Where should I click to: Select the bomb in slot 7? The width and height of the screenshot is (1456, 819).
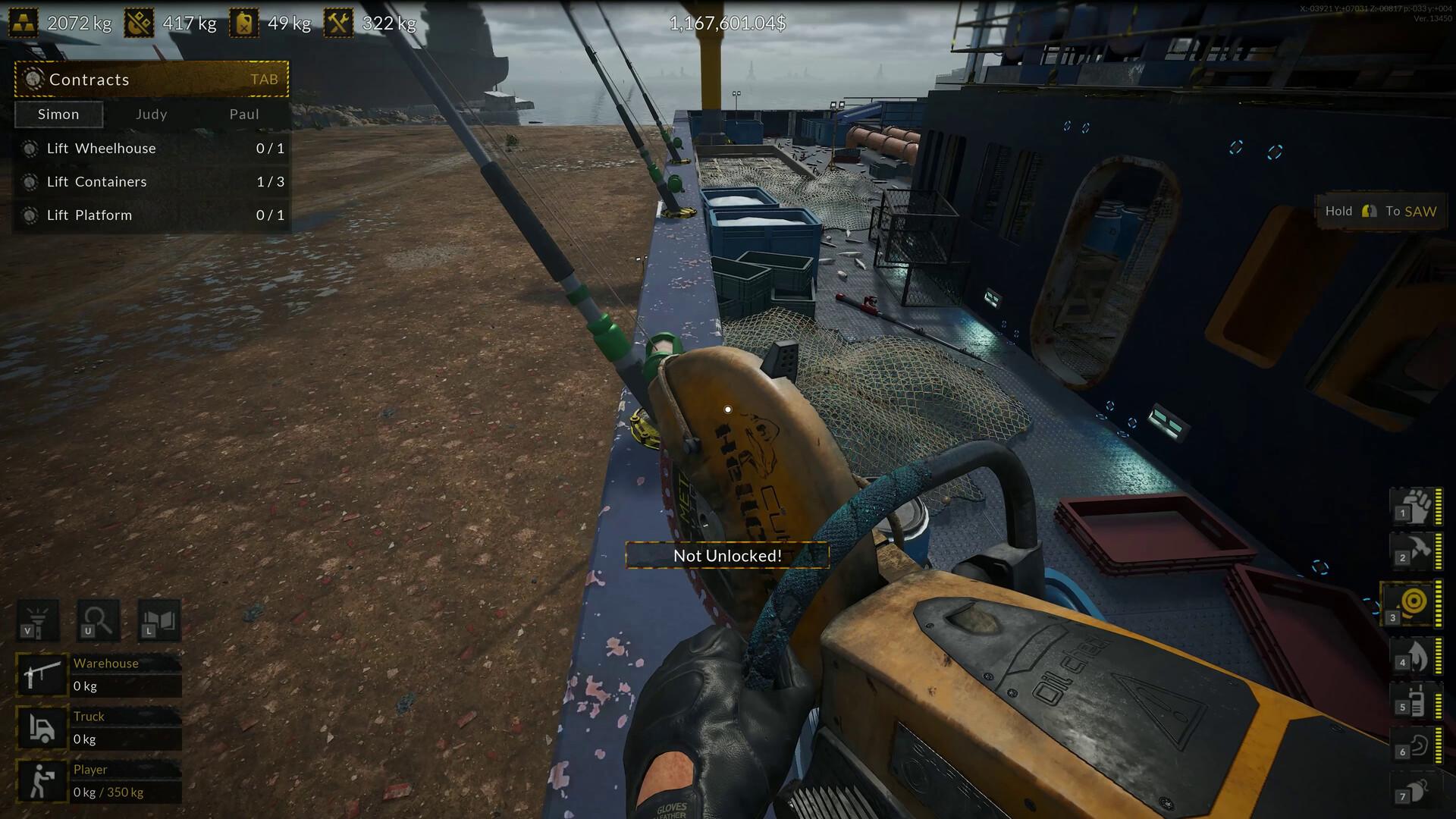[x=1414, y=789]
